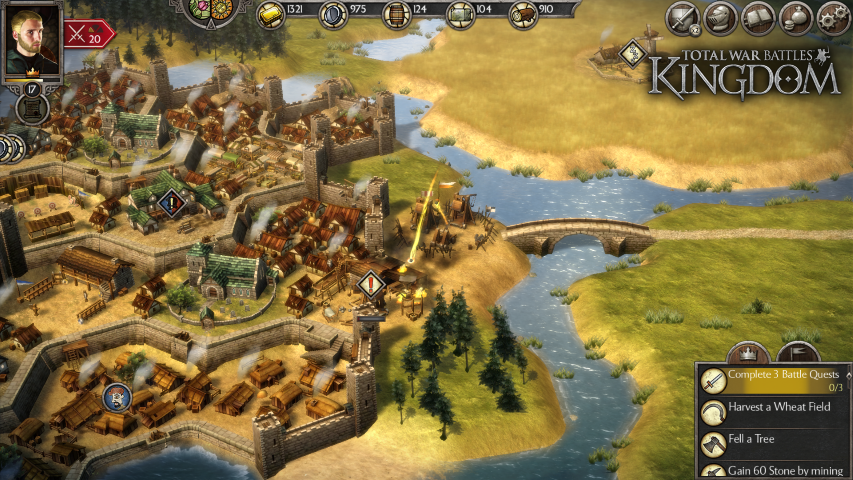The image size is (853, 480).
Task: Open the helmet army menu icon
Action: tap(720, 17)
